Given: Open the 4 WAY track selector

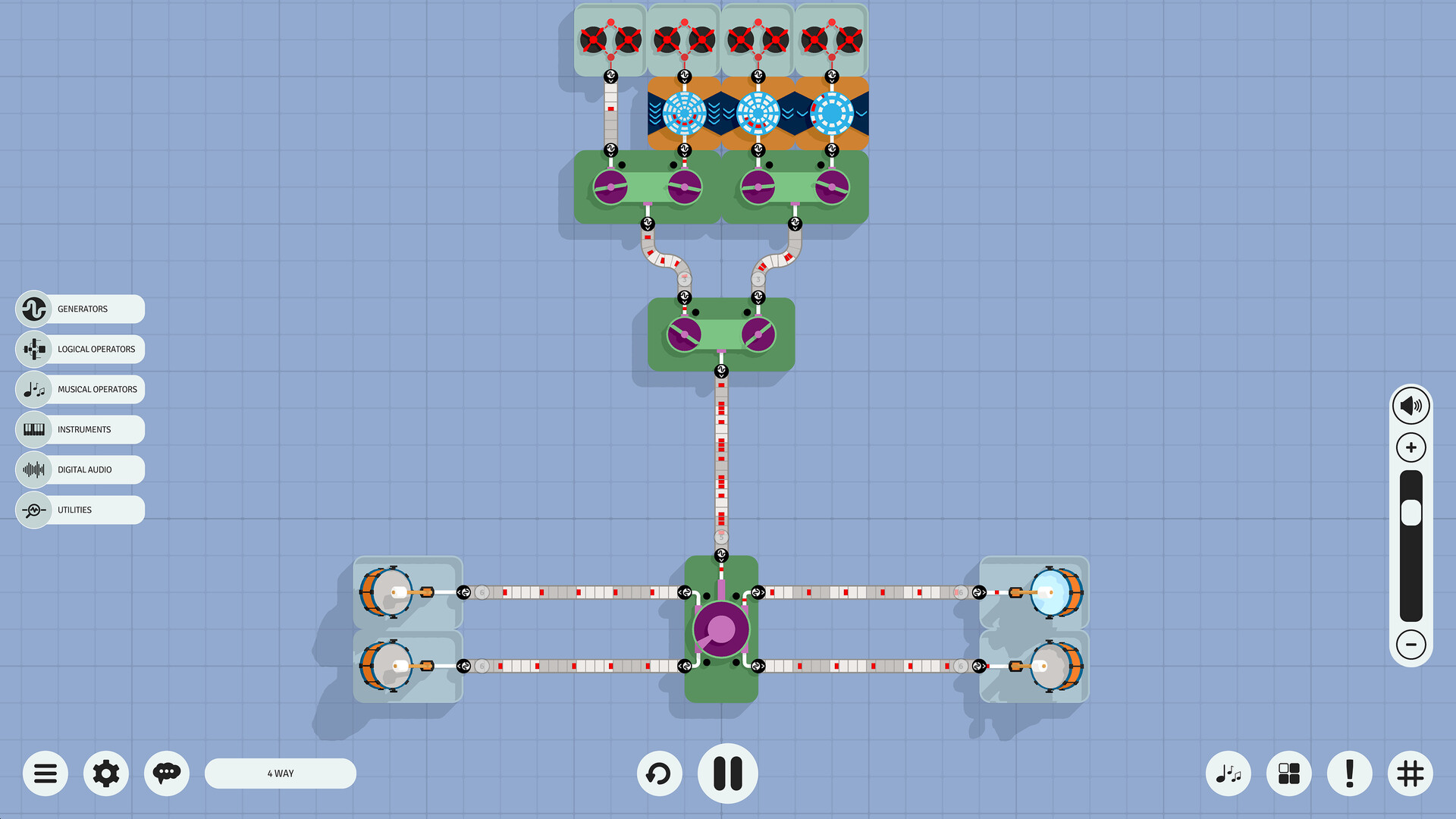Looking at the screenshot, I should point(280,773).
